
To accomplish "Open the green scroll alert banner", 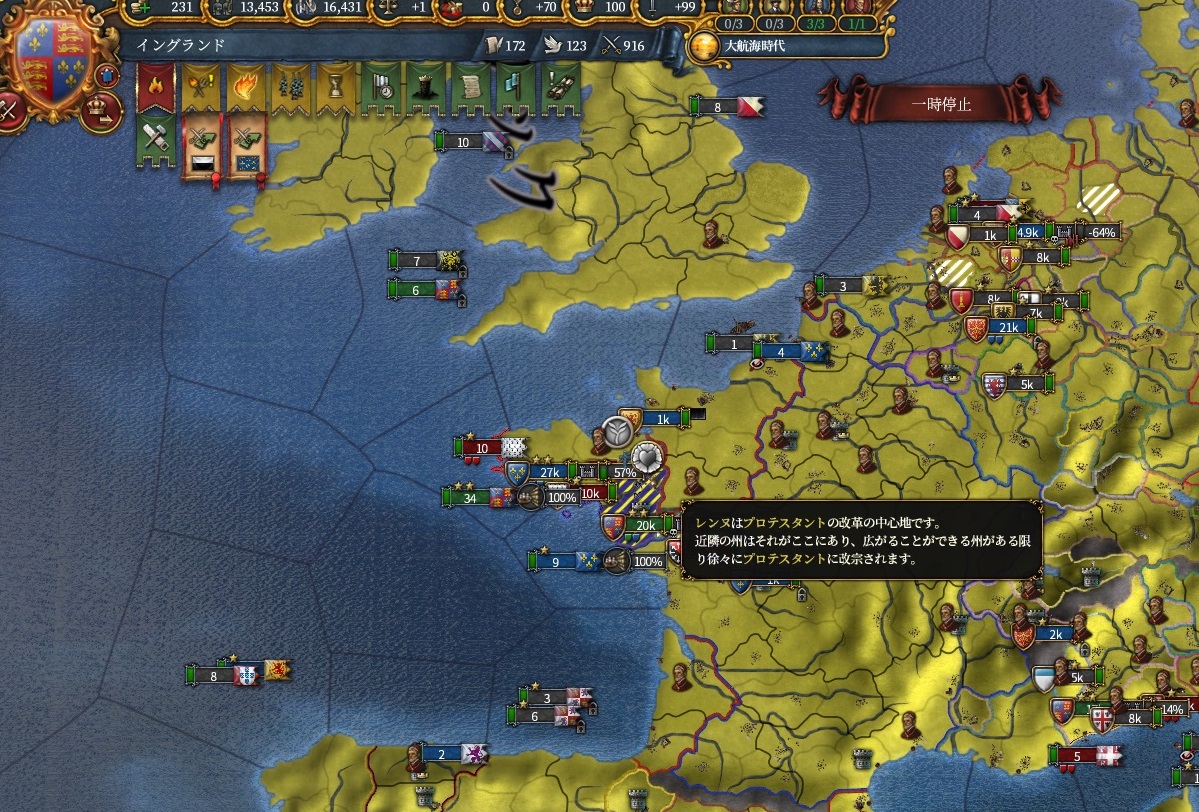I will pos(469,87).
